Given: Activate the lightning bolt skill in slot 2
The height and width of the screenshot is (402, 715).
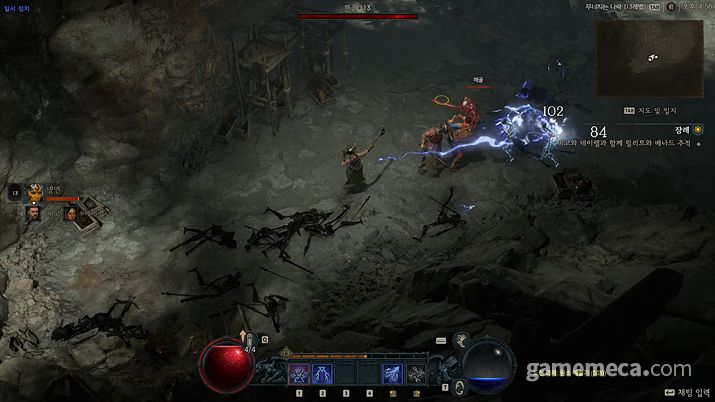Looking at the screenshot, I should [x=322, y=374].
